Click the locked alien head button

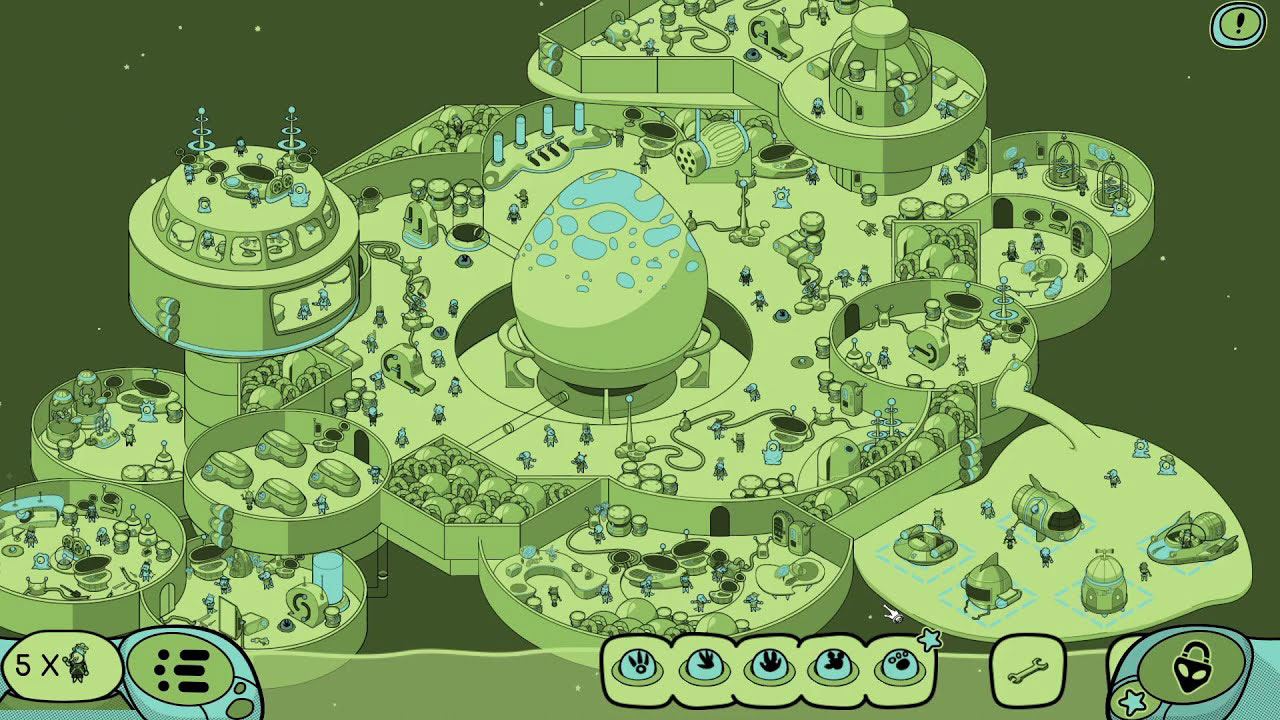(x=1190, y=663)
